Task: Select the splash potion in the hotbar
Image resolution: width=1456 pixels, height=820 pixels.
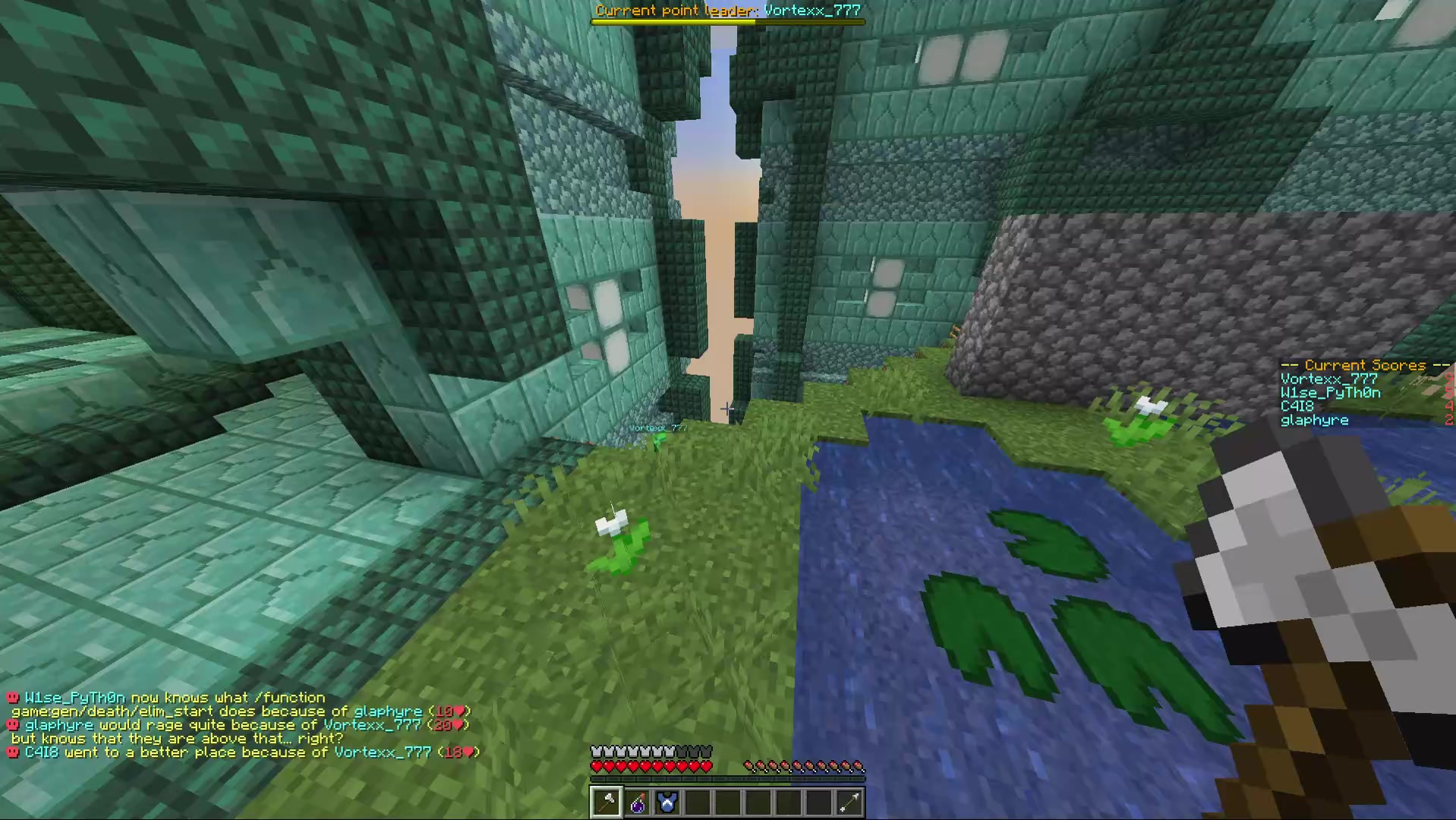Action: coord(638,803)
